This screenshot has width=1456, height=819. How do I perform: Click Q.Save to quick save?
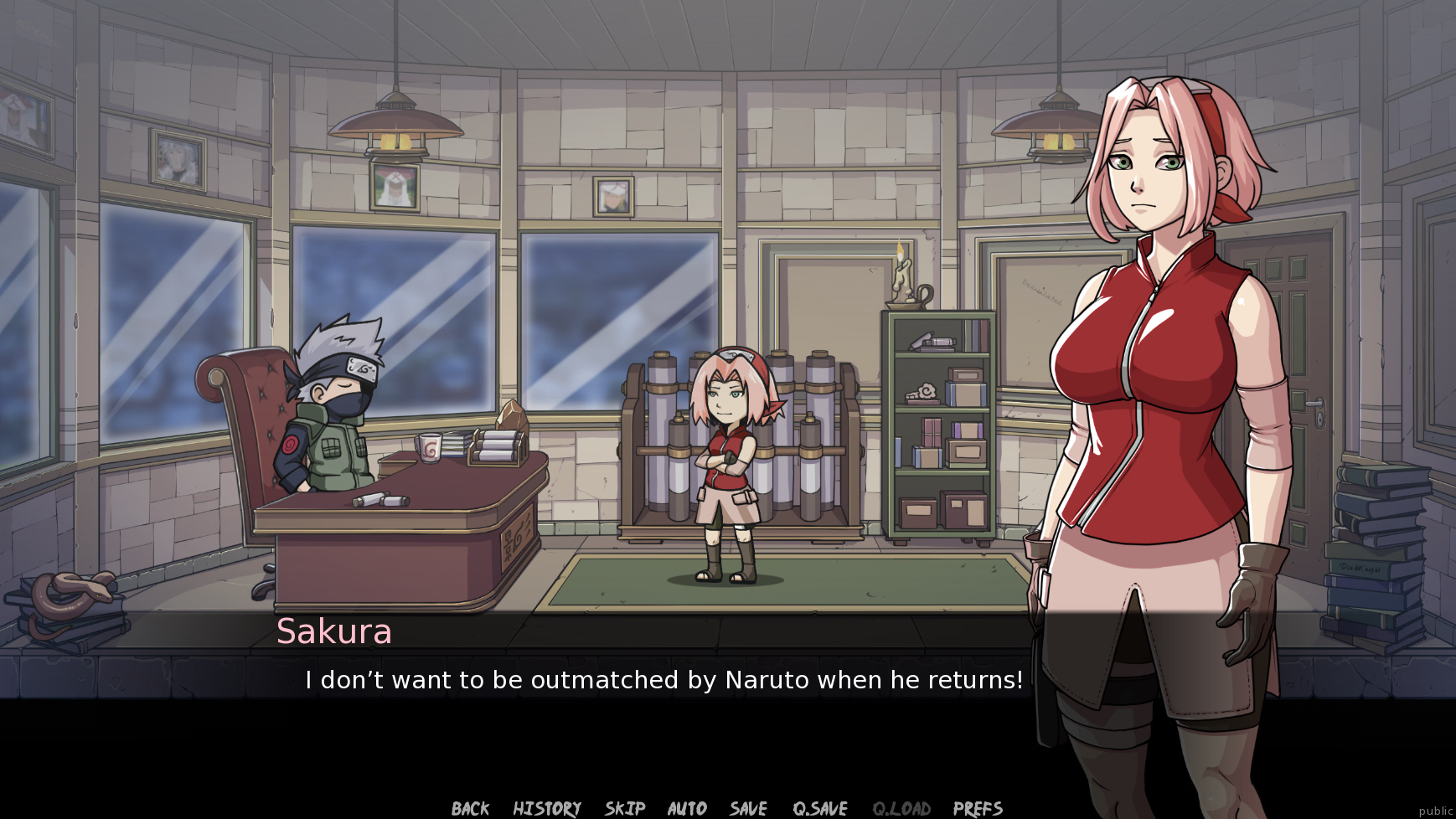coord(820,808)
